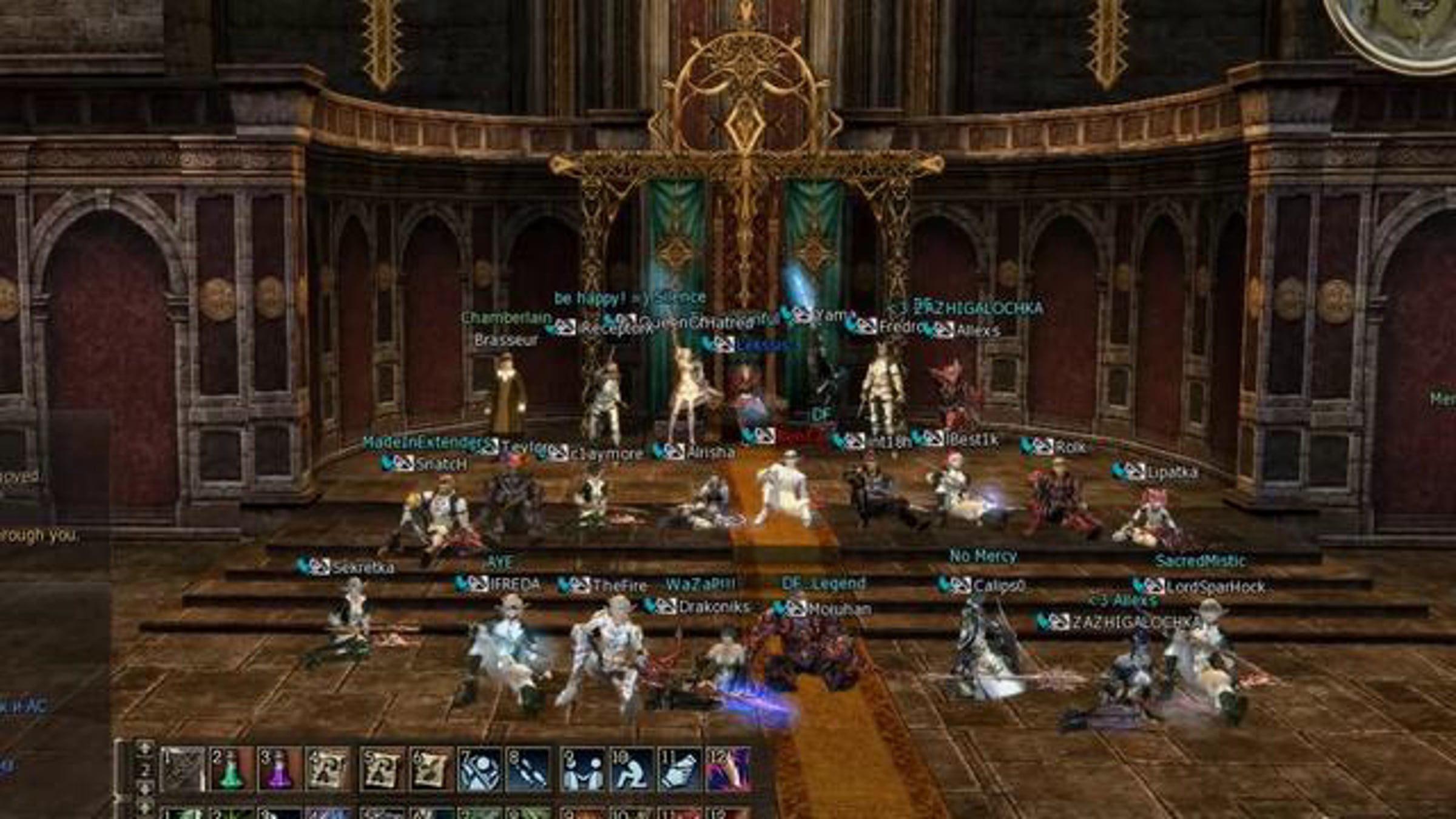Select the grey item in hotbar slot 1

(183, 769)
